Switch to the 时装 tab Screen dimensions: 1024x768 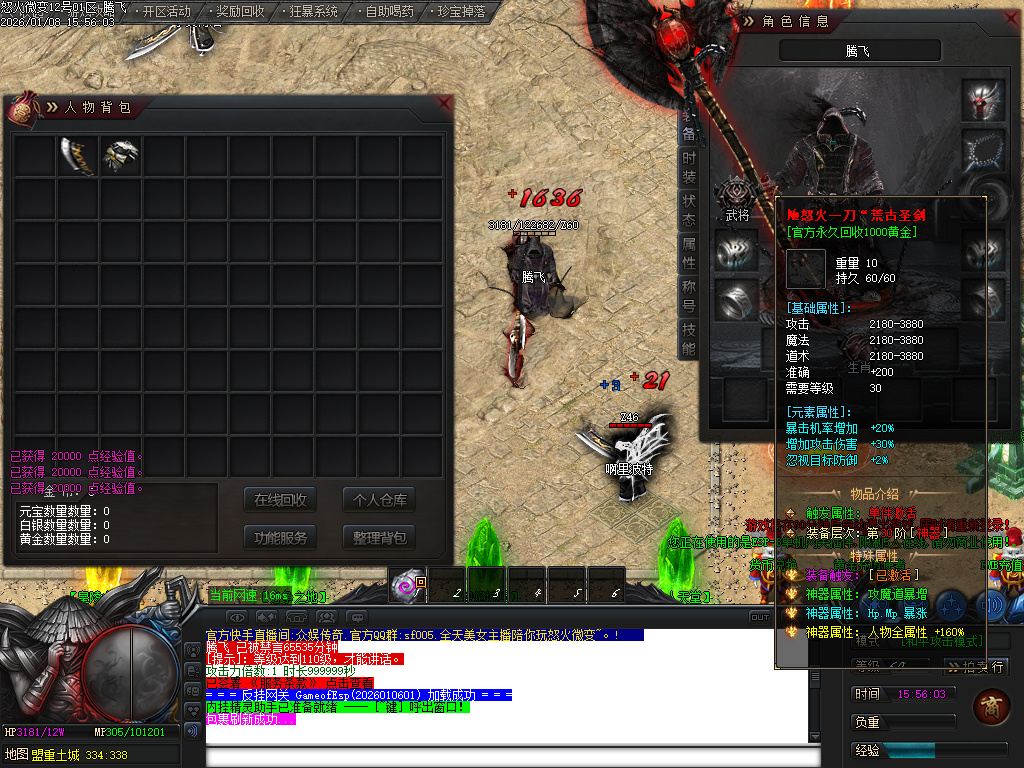tap(689, 167)
